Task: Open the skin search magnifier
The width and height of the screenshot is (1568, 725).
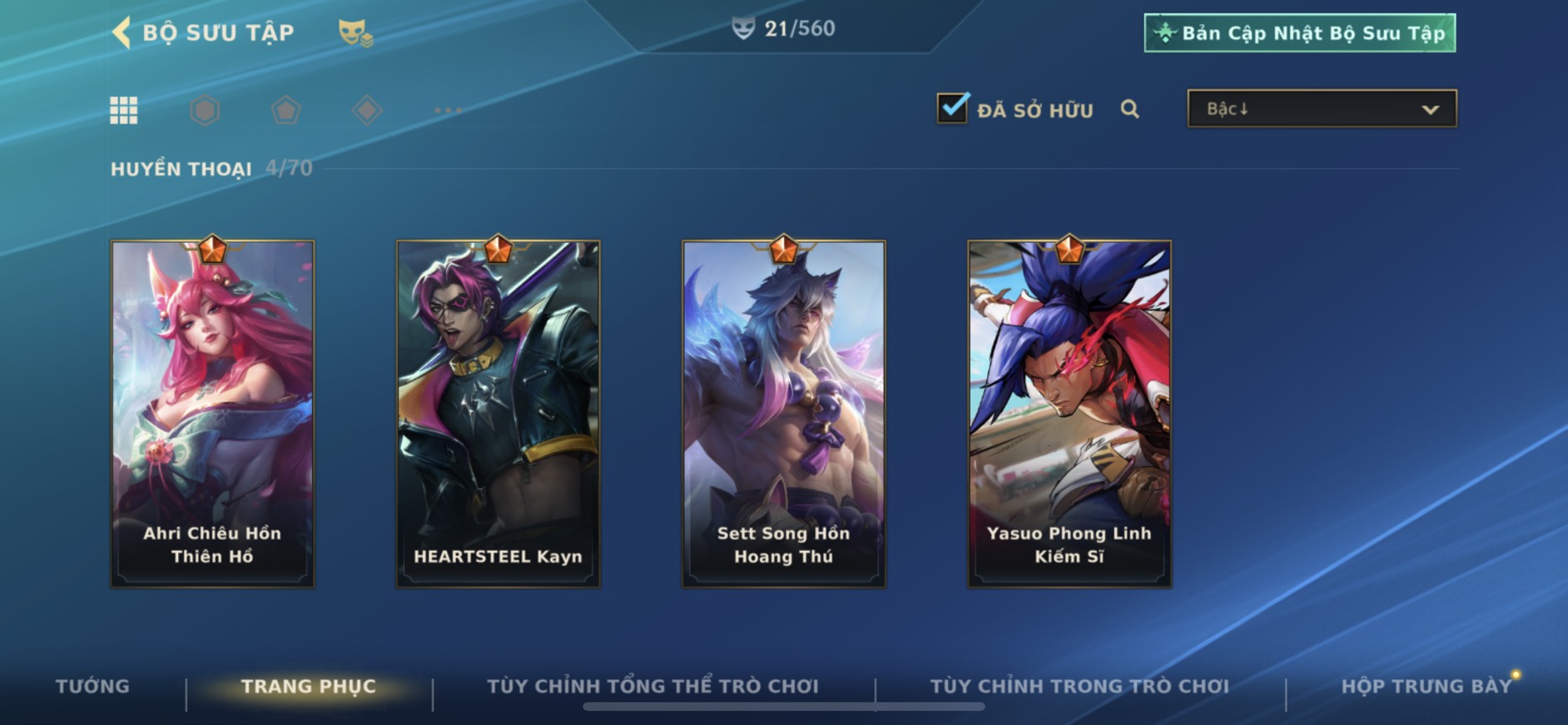Action: click(1129, 109)
